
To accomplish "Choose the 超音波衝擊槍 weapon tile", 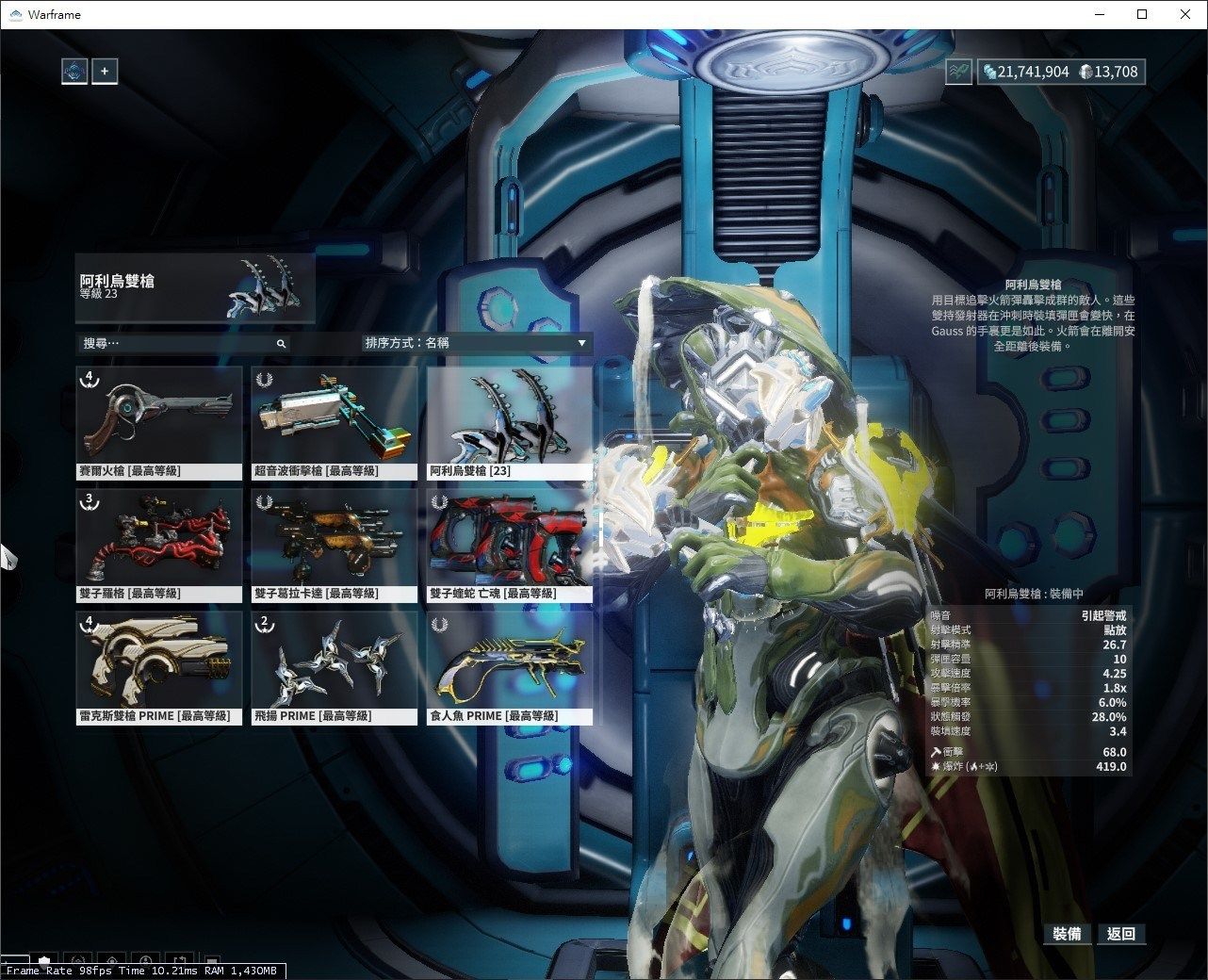I will tap(335, 422).
